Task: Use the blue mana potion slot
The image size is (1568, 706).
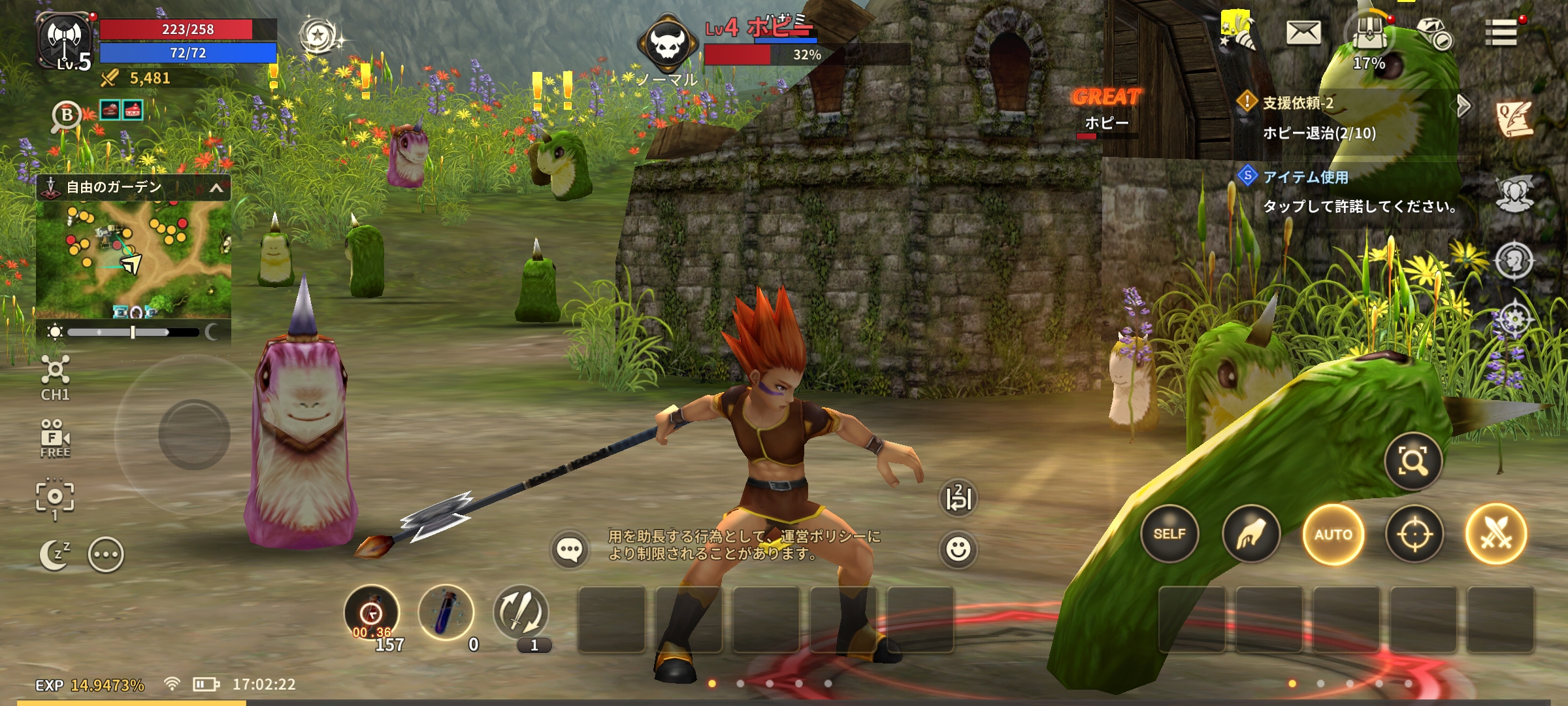Action: click(x=446, y=613)
